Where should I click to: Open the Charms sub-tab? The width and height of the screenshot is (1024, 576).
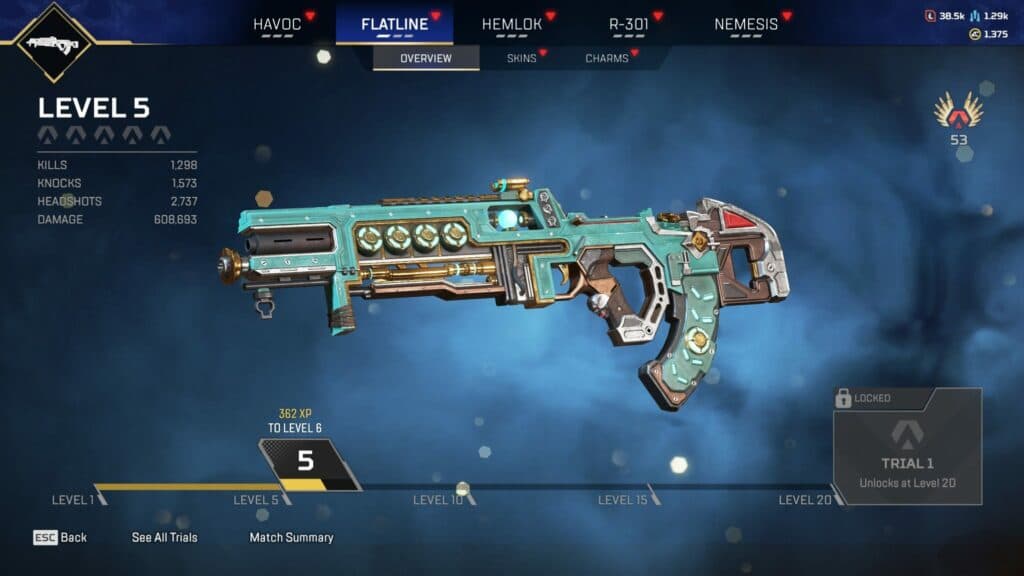607,58
